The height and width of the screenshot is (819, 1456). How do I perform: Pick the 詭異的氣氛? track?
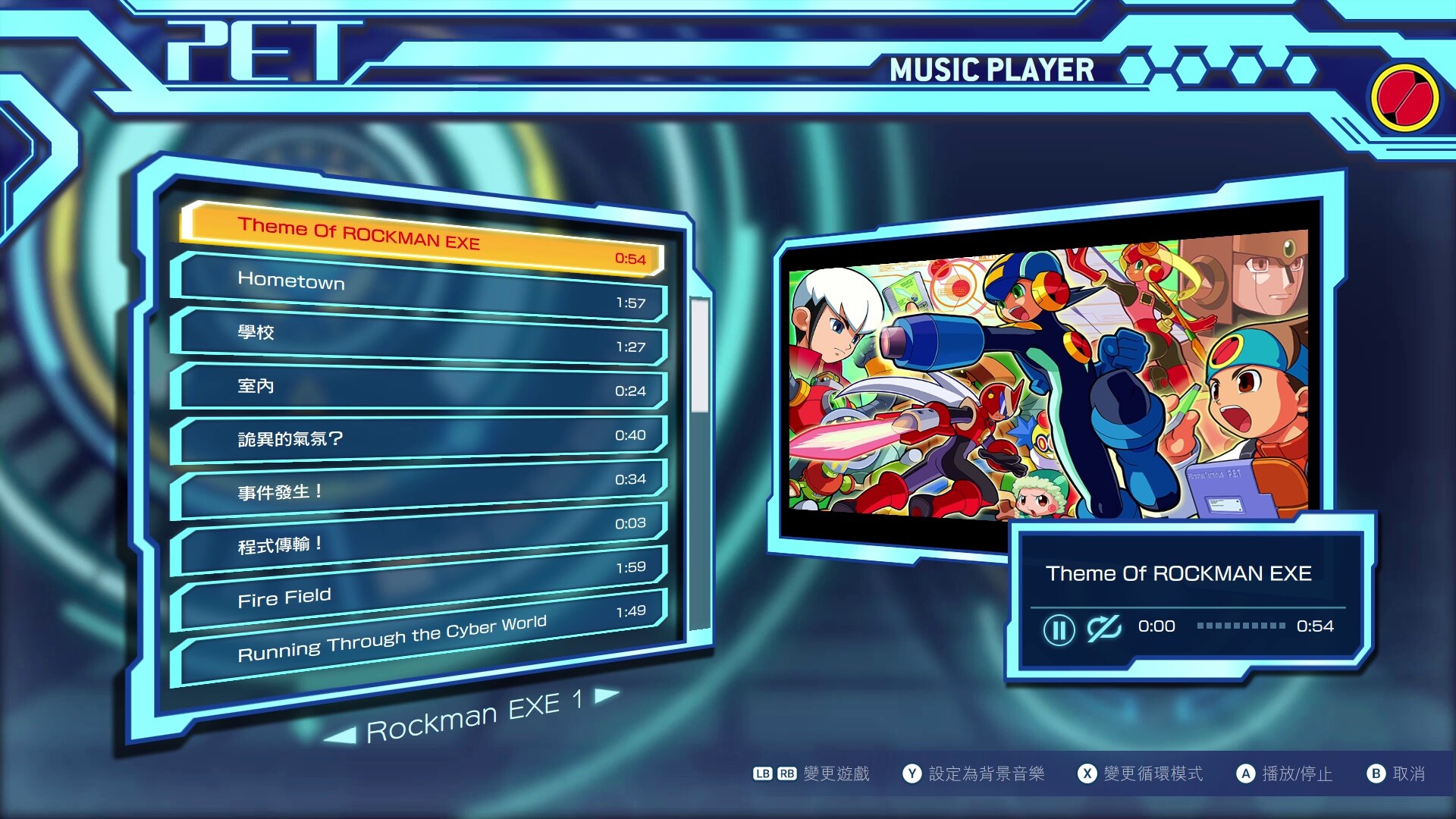[x=421, y=438]
